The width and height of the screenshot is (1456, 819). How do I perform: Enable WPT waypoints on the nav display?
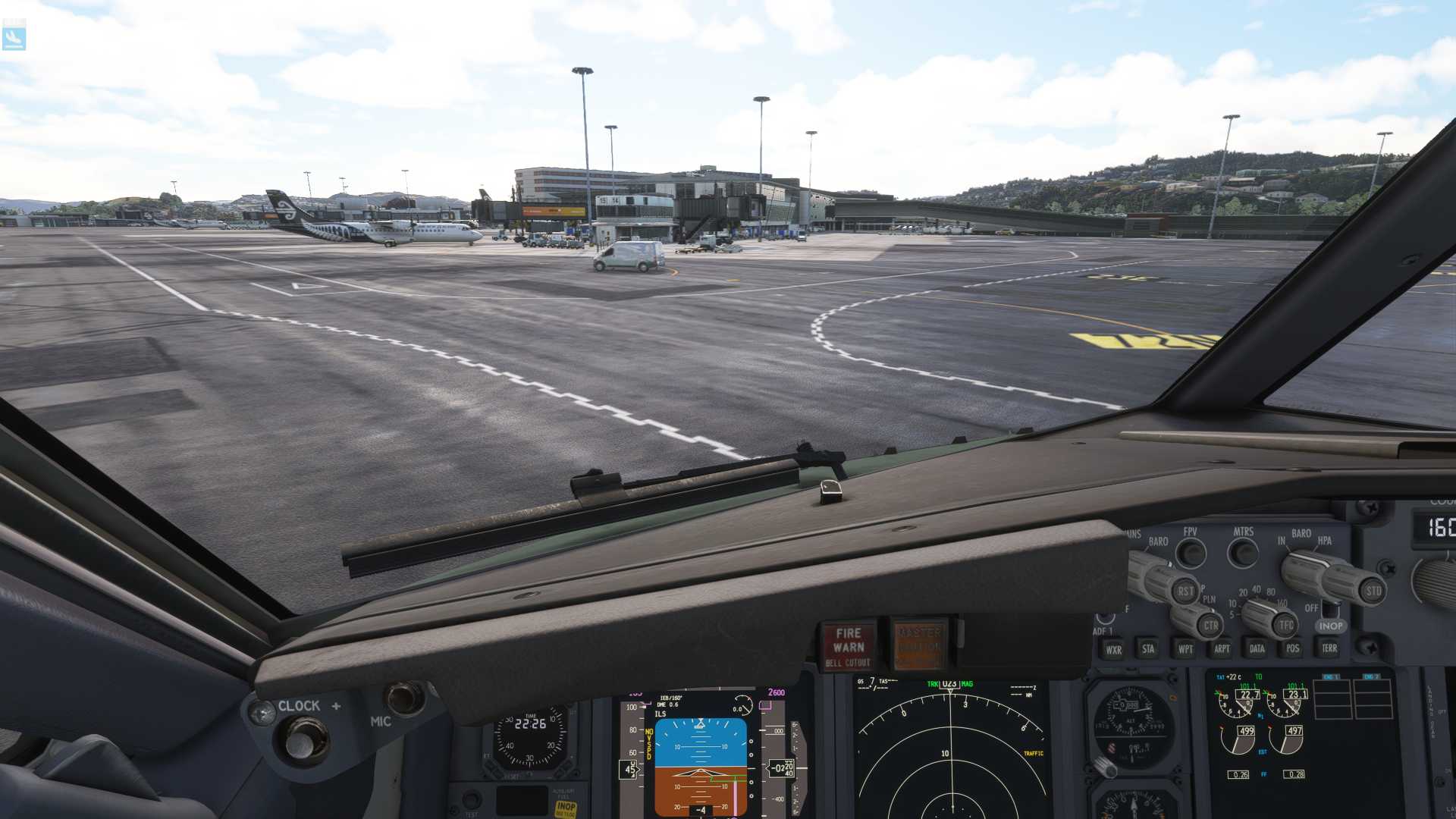pos(1186,650)
